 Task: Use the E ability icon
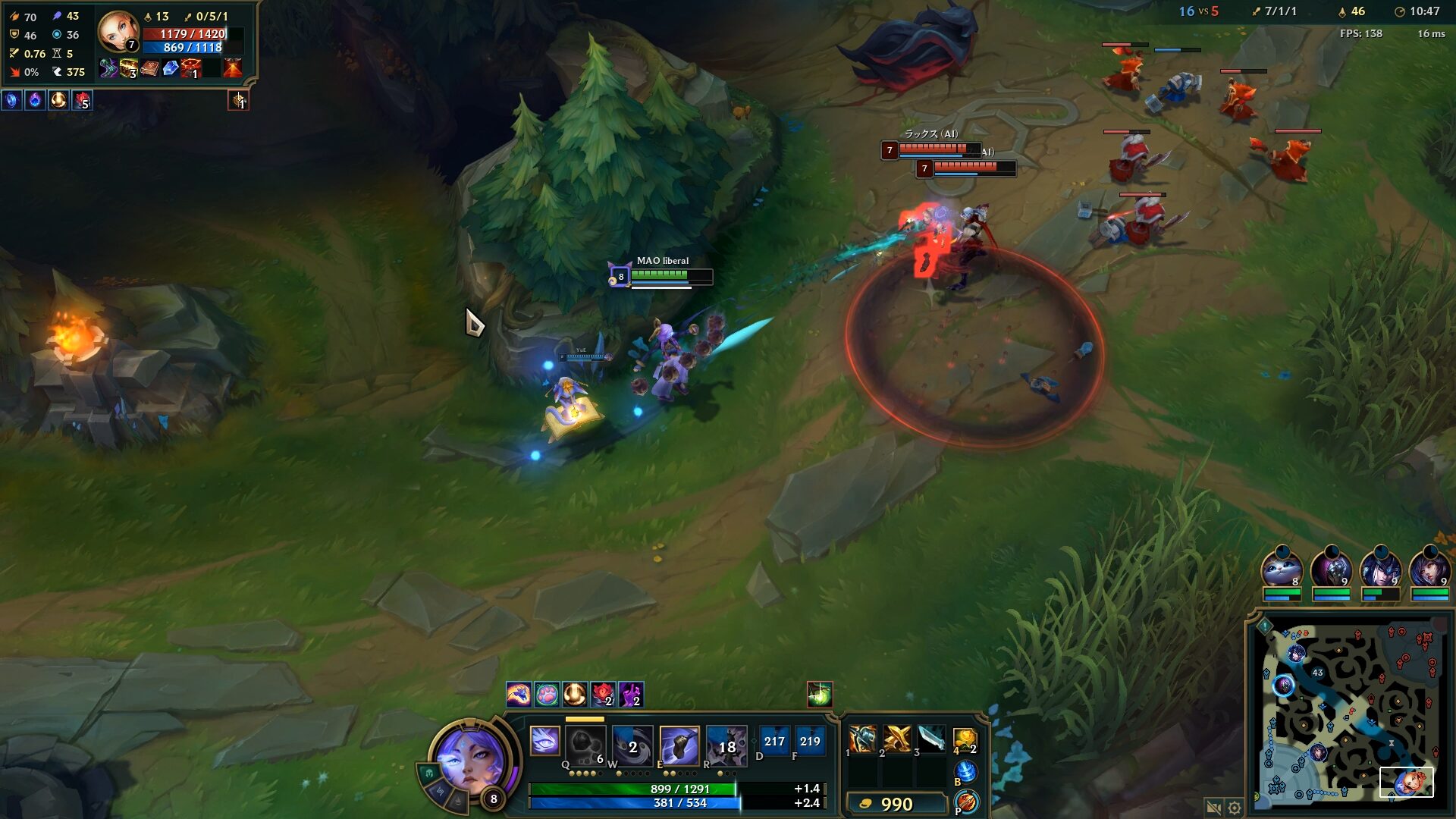(679, 745)
